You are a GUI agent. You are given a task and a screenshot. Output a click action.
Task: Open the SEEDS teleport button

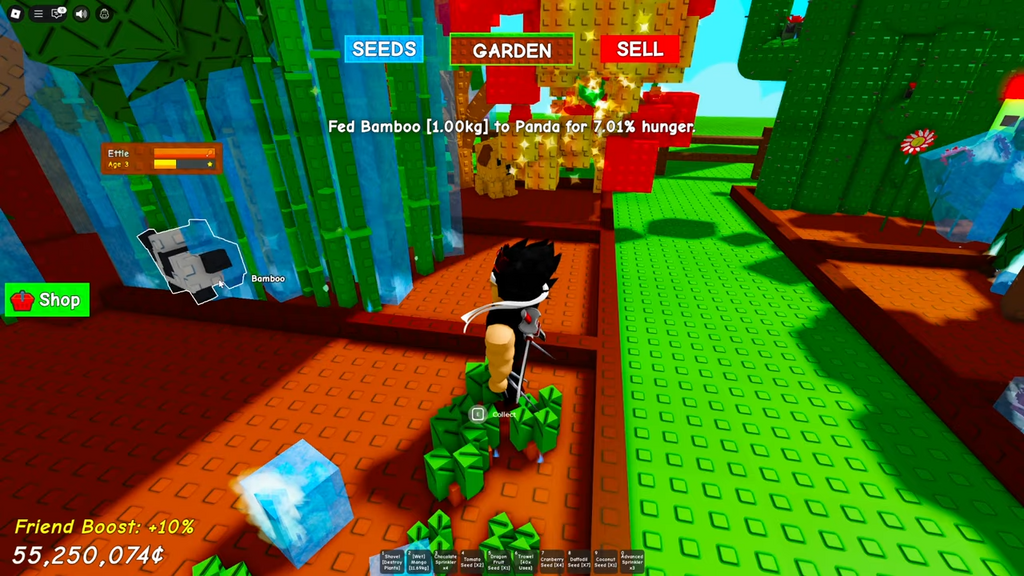(384, 49)
